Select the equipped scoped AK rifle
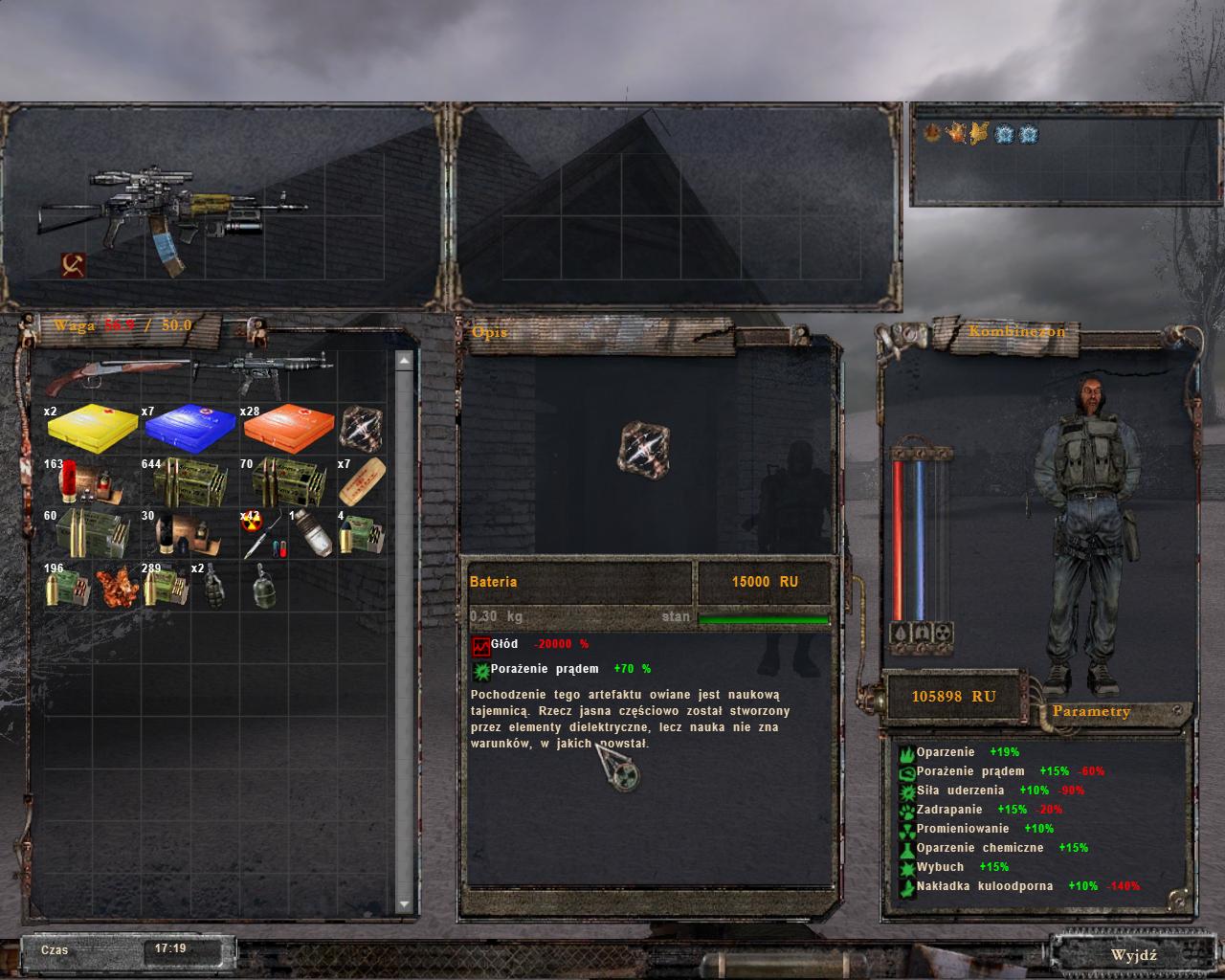This screenshot has width=1225, height=980. point(172,216)
